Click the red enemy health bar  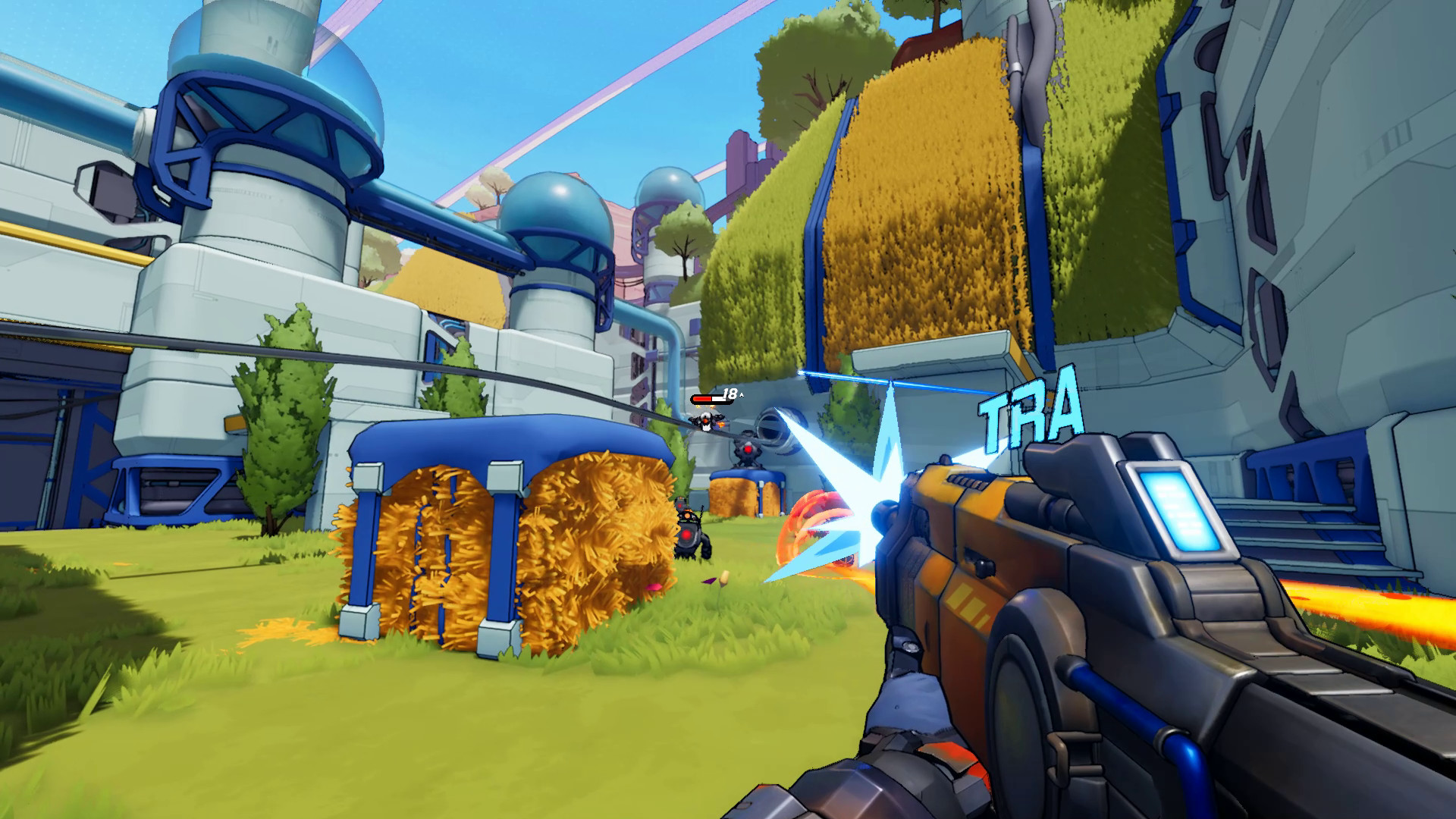coord(708,397)
